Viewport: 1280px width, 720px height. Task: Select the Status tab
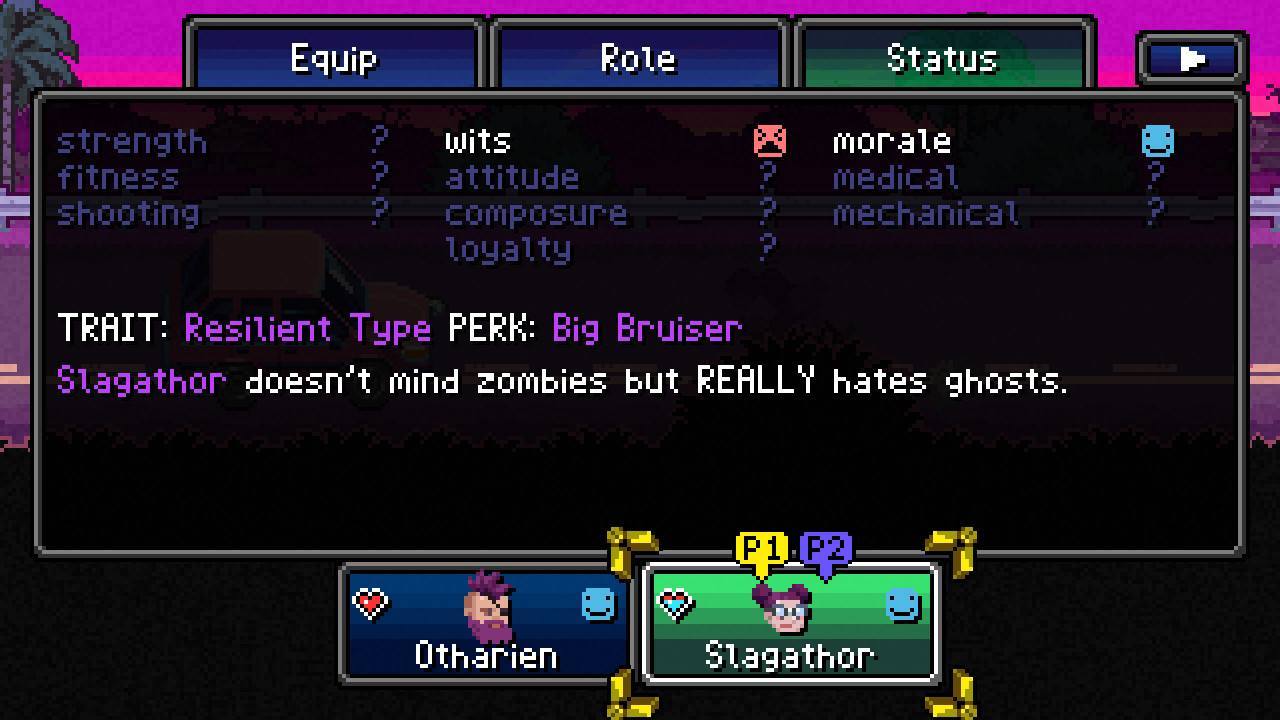tap(942, 58)
